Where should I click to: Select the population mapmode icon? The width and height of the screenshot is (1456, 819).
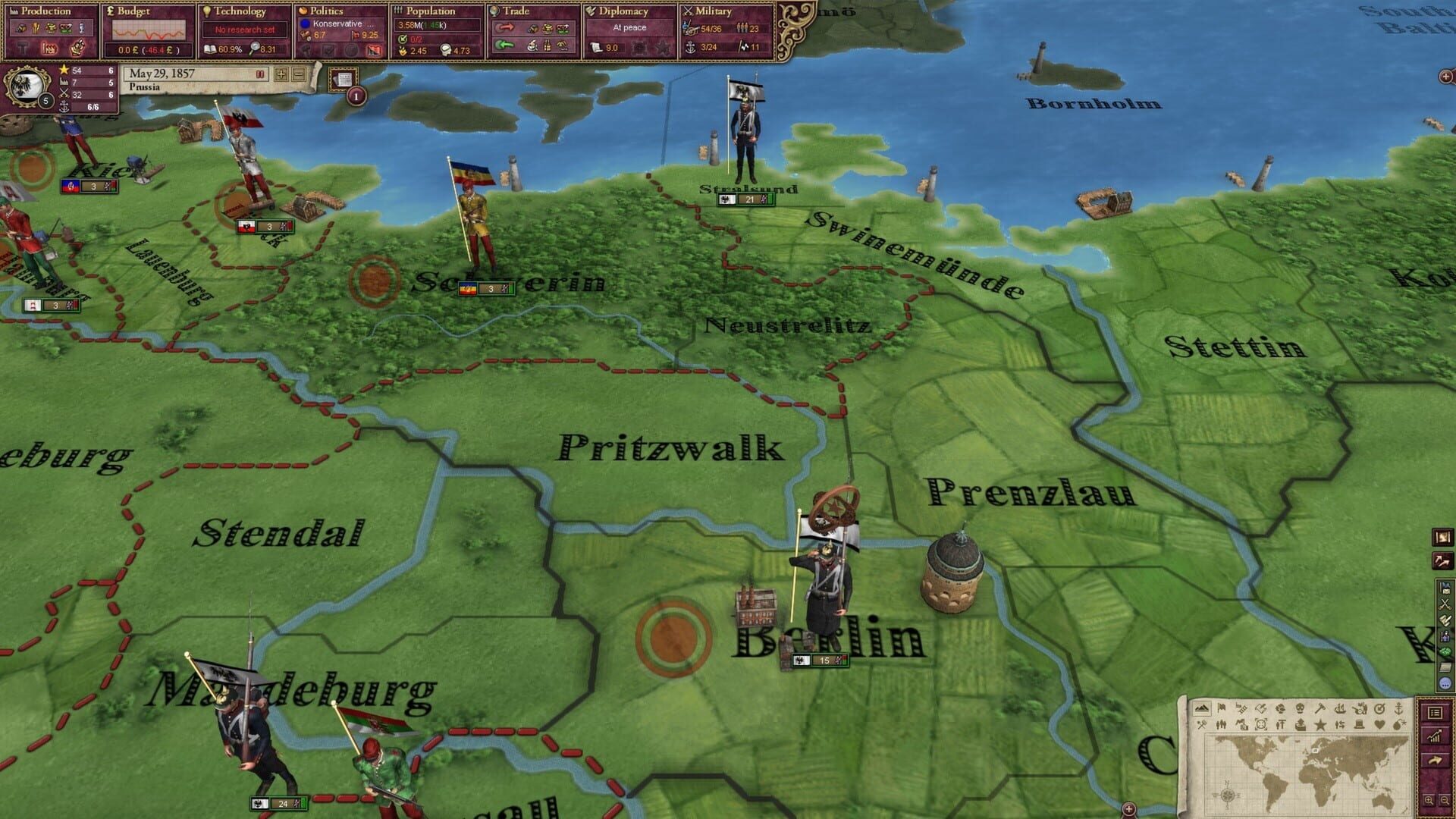click(x=1221, y=724)
